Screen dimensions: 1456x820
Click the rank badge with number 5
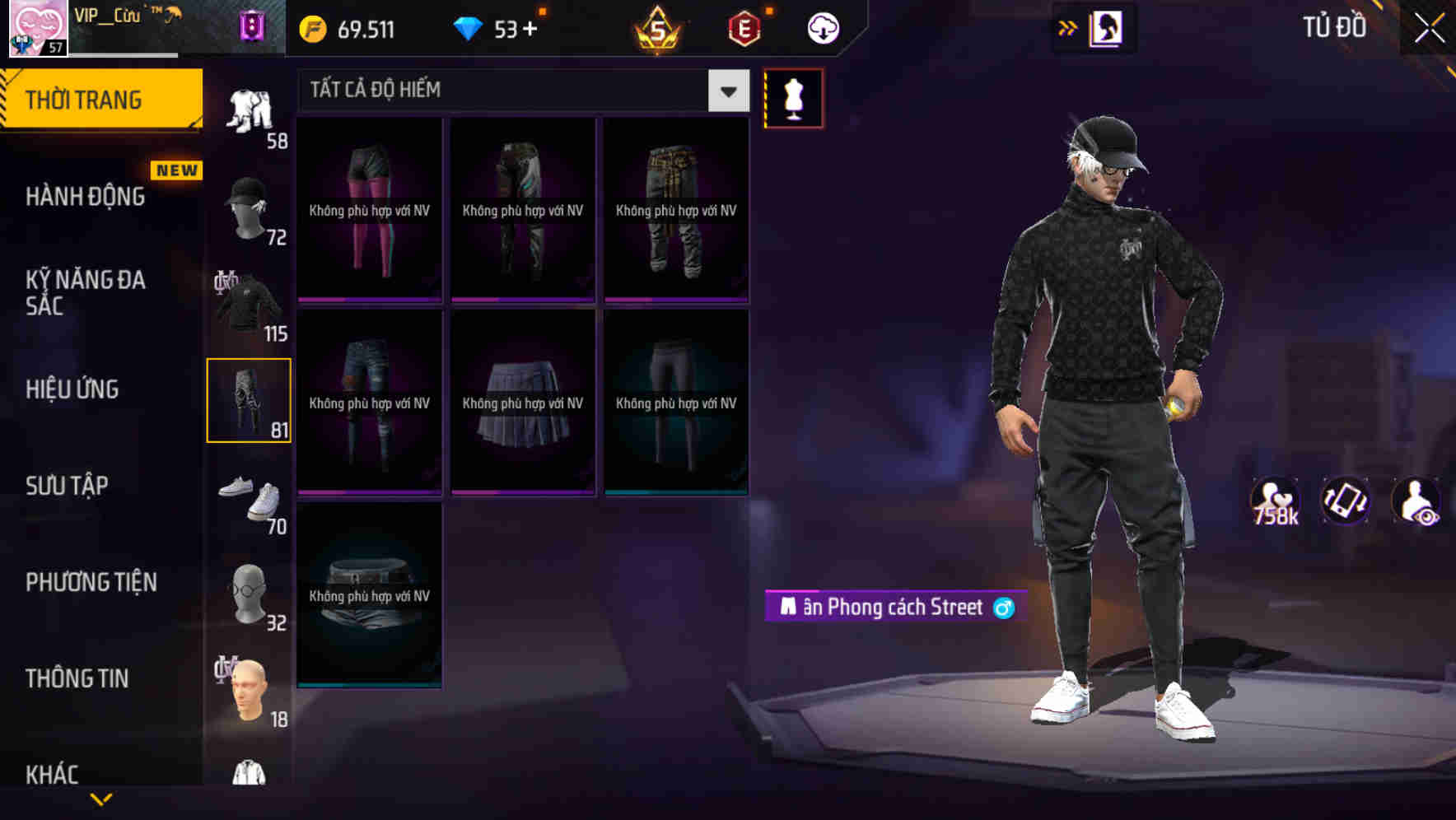(x=659, y=27)
